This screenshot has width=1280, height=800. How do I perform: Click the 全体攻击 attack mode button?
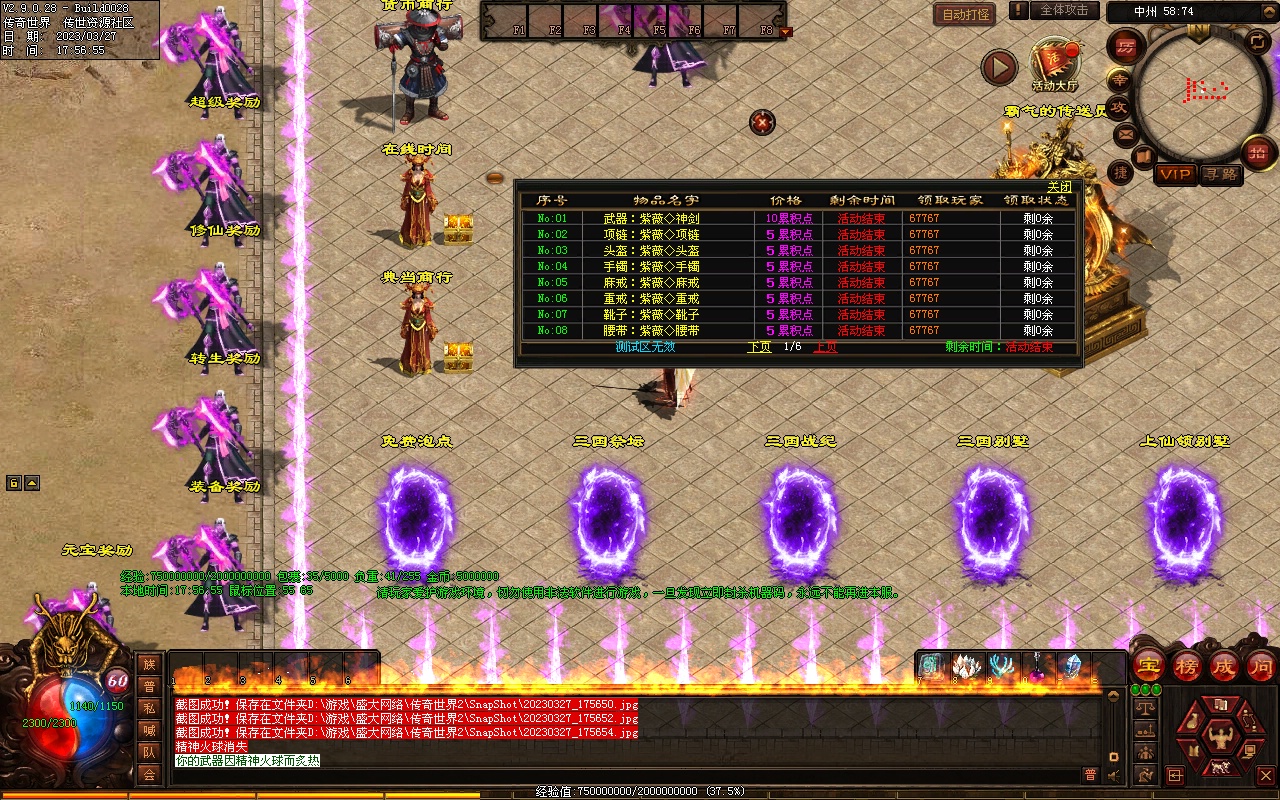[x=1063, y=10]
